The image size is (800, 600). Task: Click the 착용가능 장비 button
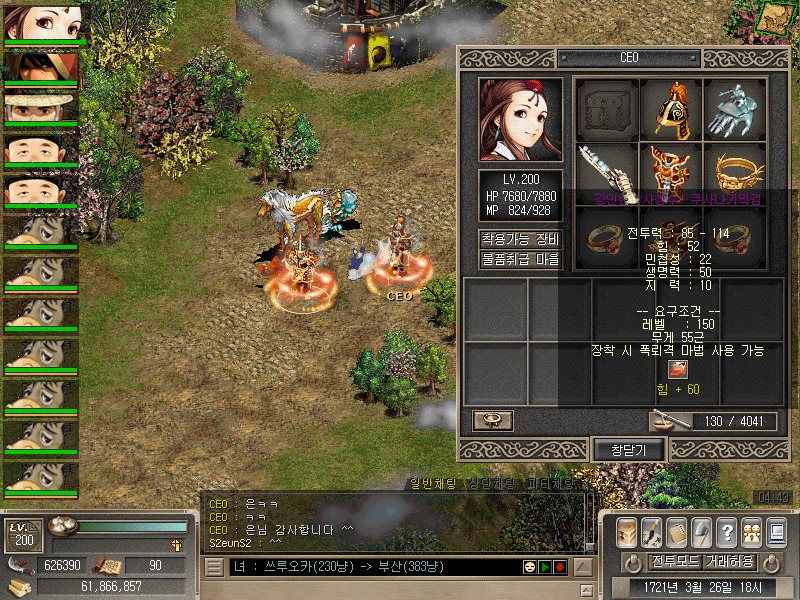[520, 239]
